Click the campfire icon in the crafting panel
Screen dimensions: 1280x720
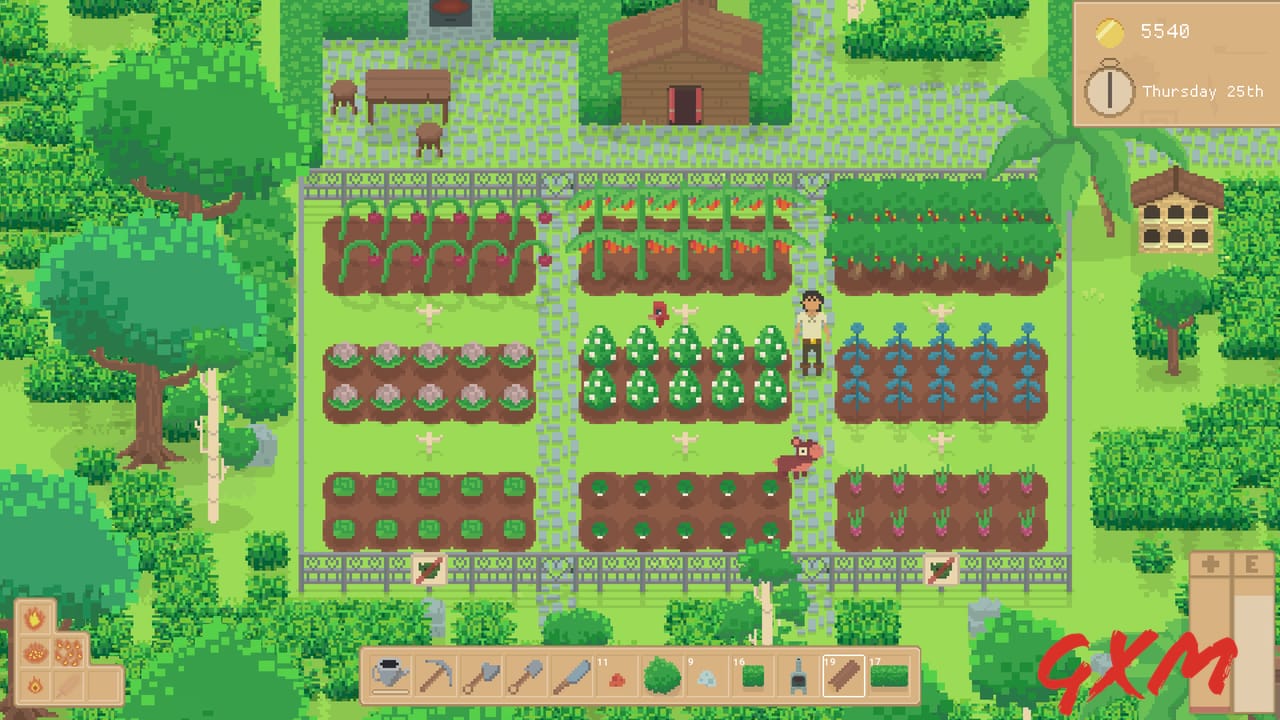(x=36, y=652)
